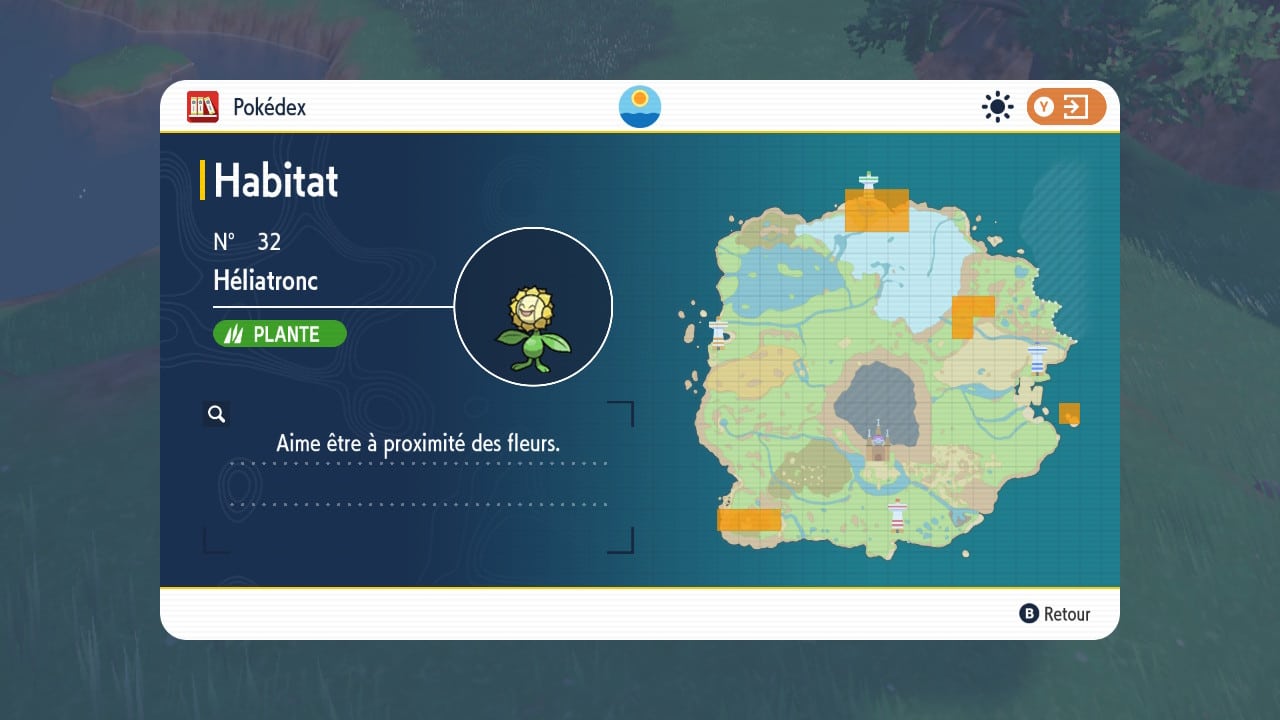Click the Pokédex book icon
The height and width of the screenshot is (720, 1280).
pos(202,107)
